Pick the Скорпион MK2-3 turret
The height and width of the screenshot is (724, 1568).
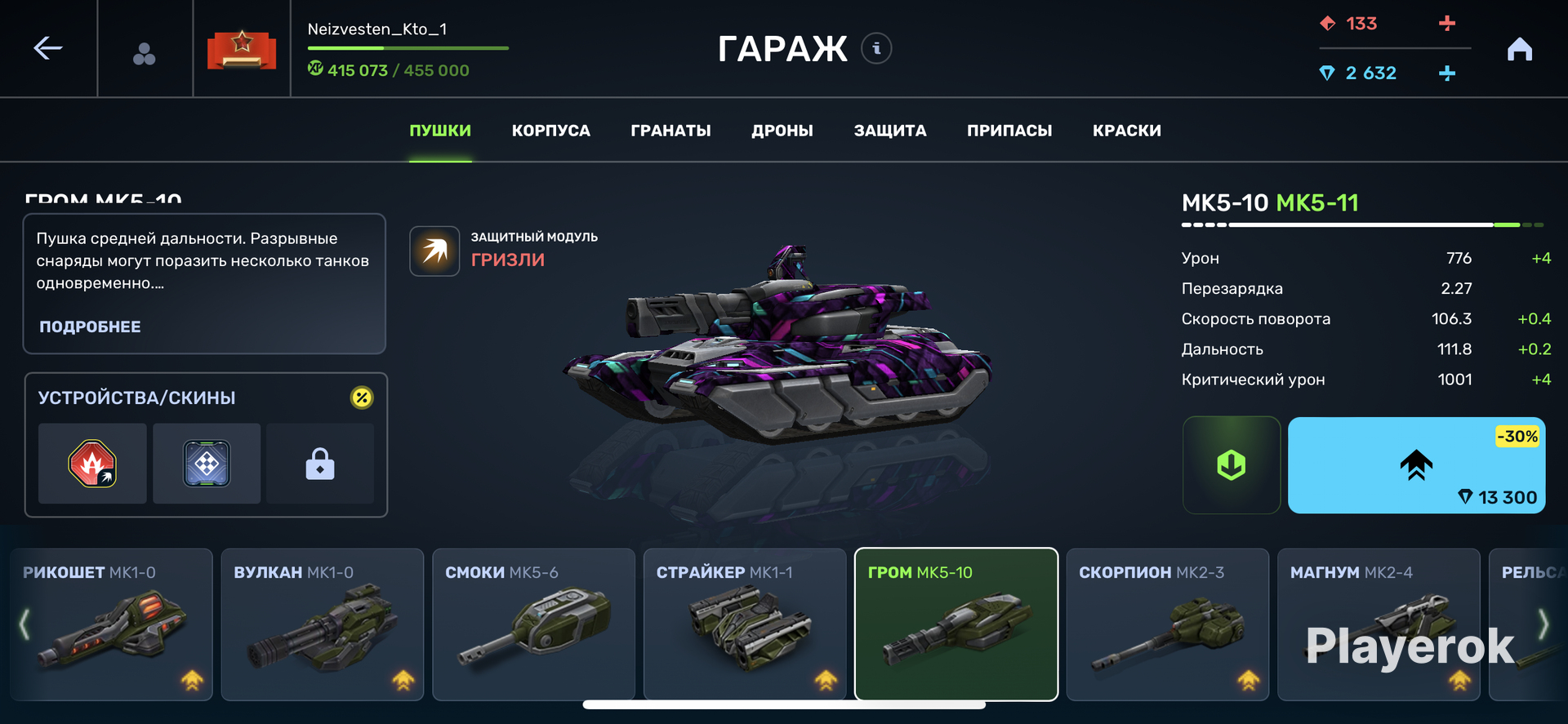[1167, 624]
